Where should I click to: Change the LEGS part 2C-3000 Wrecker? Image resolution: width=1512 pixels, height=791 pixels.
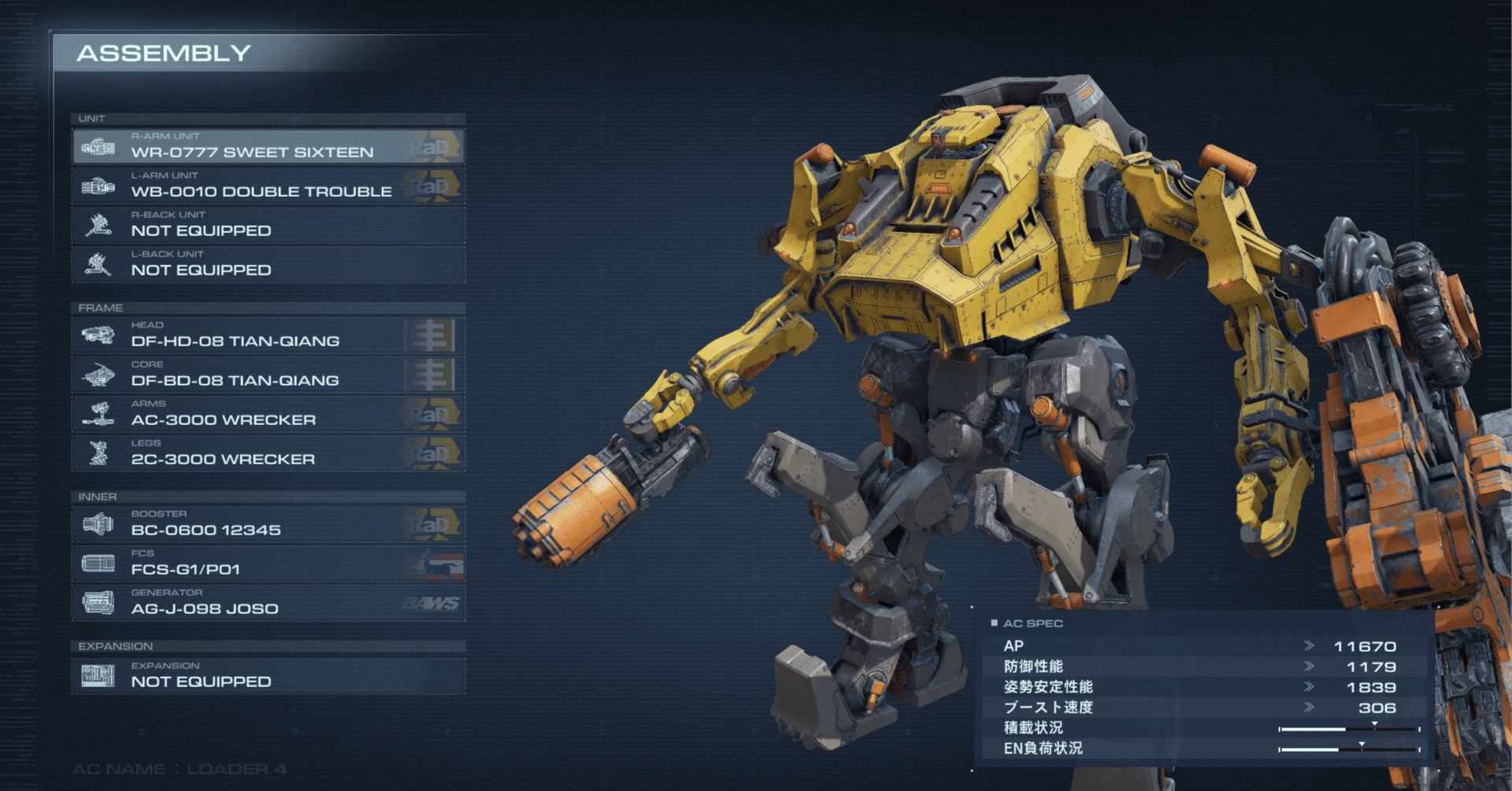(268, 453)
